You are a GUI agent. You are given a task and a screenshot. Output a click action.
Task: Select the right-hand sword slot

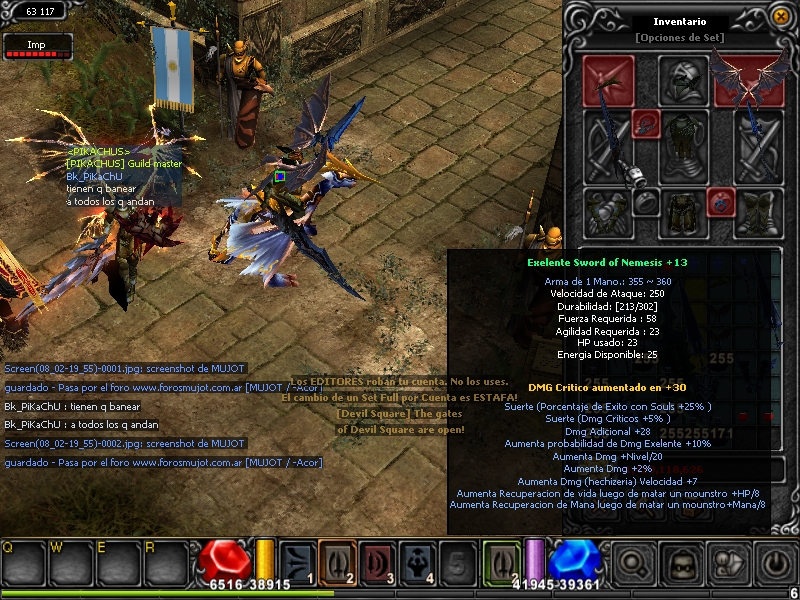(x=756, y=147)
